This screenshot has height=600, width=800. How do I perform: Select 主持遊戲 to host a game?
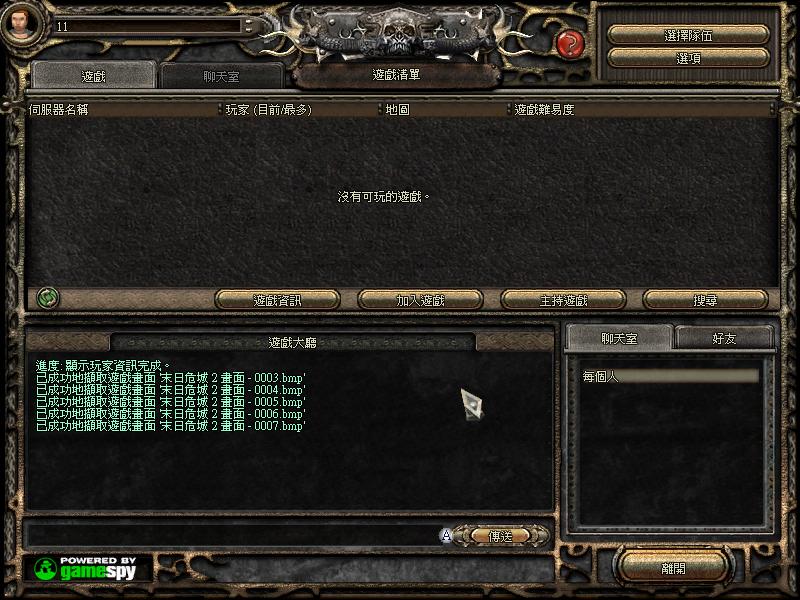click(563, 300)
